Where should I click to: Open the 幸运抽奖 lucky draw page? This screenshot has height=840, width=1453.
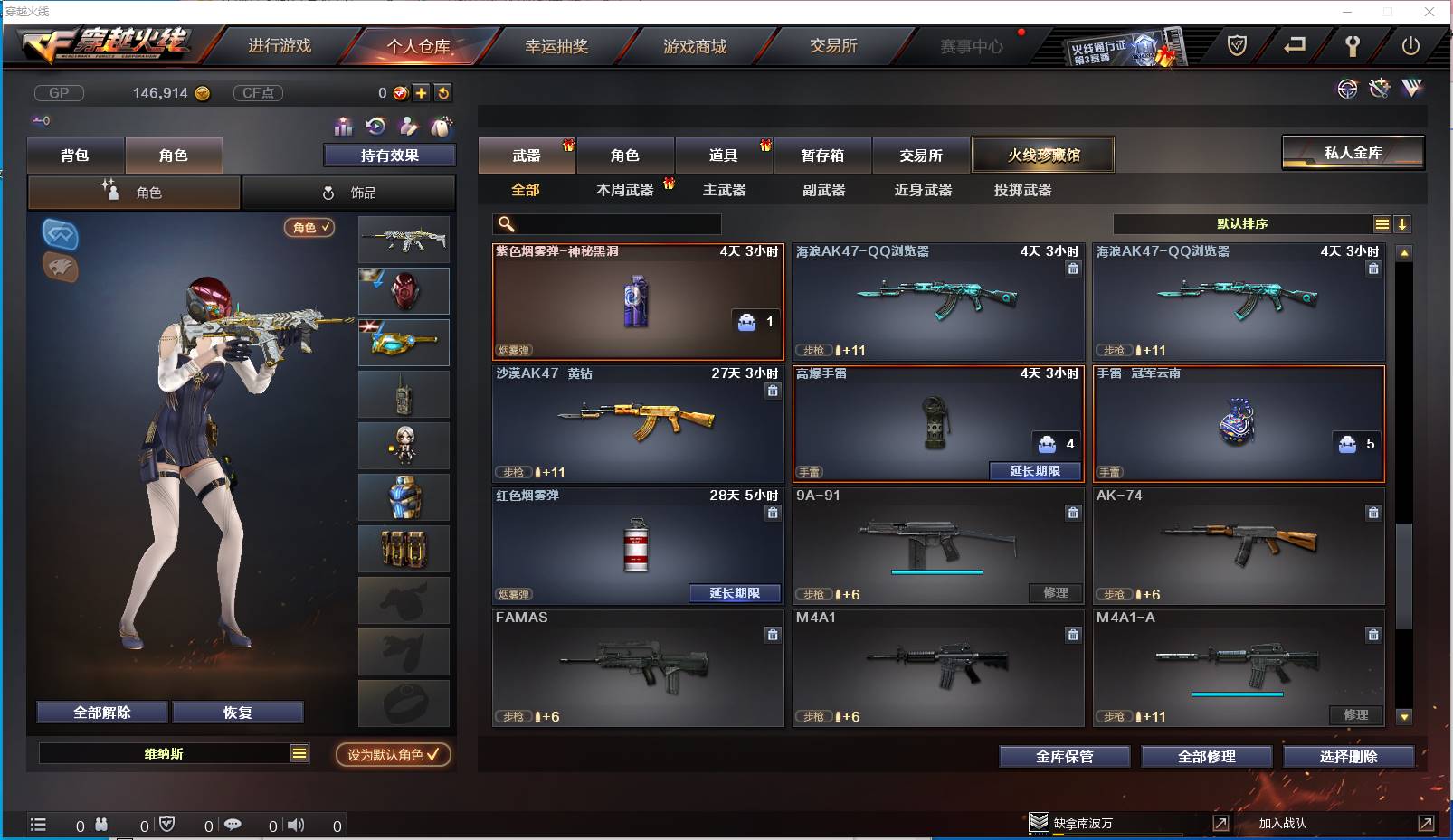556,46
